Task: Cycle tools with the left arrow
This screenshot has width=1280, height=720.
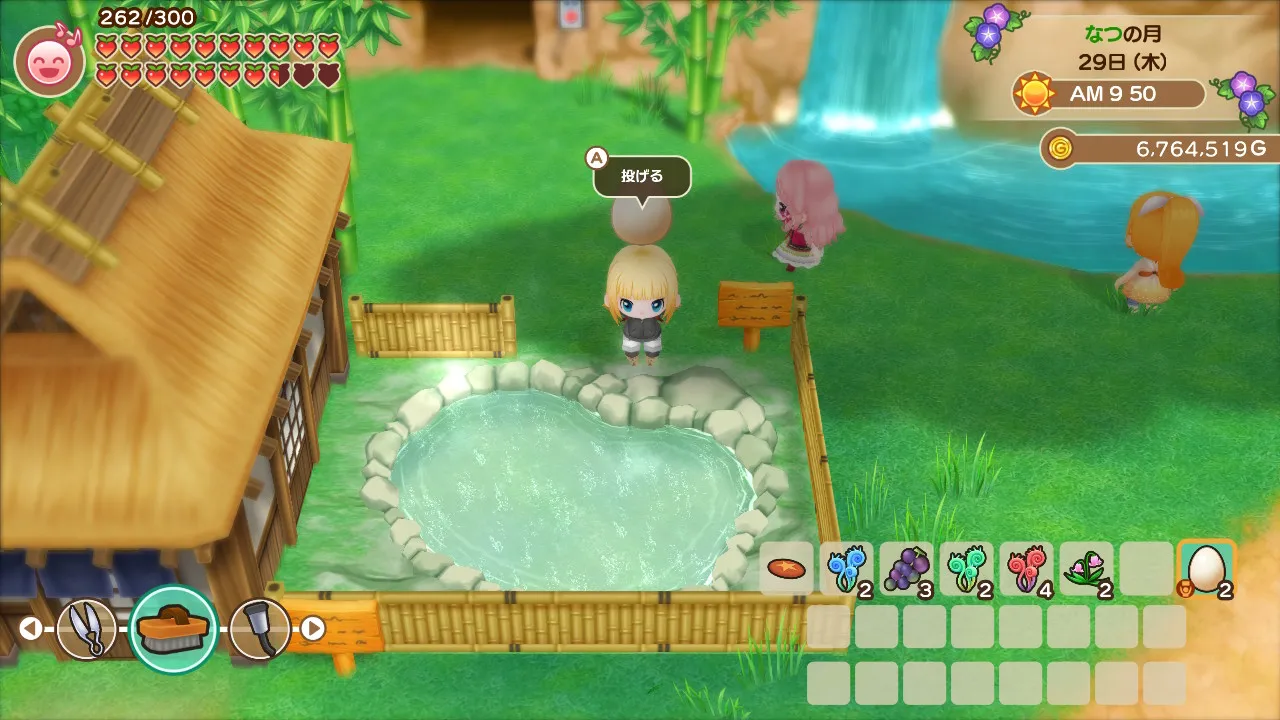Action: [31, 628]
